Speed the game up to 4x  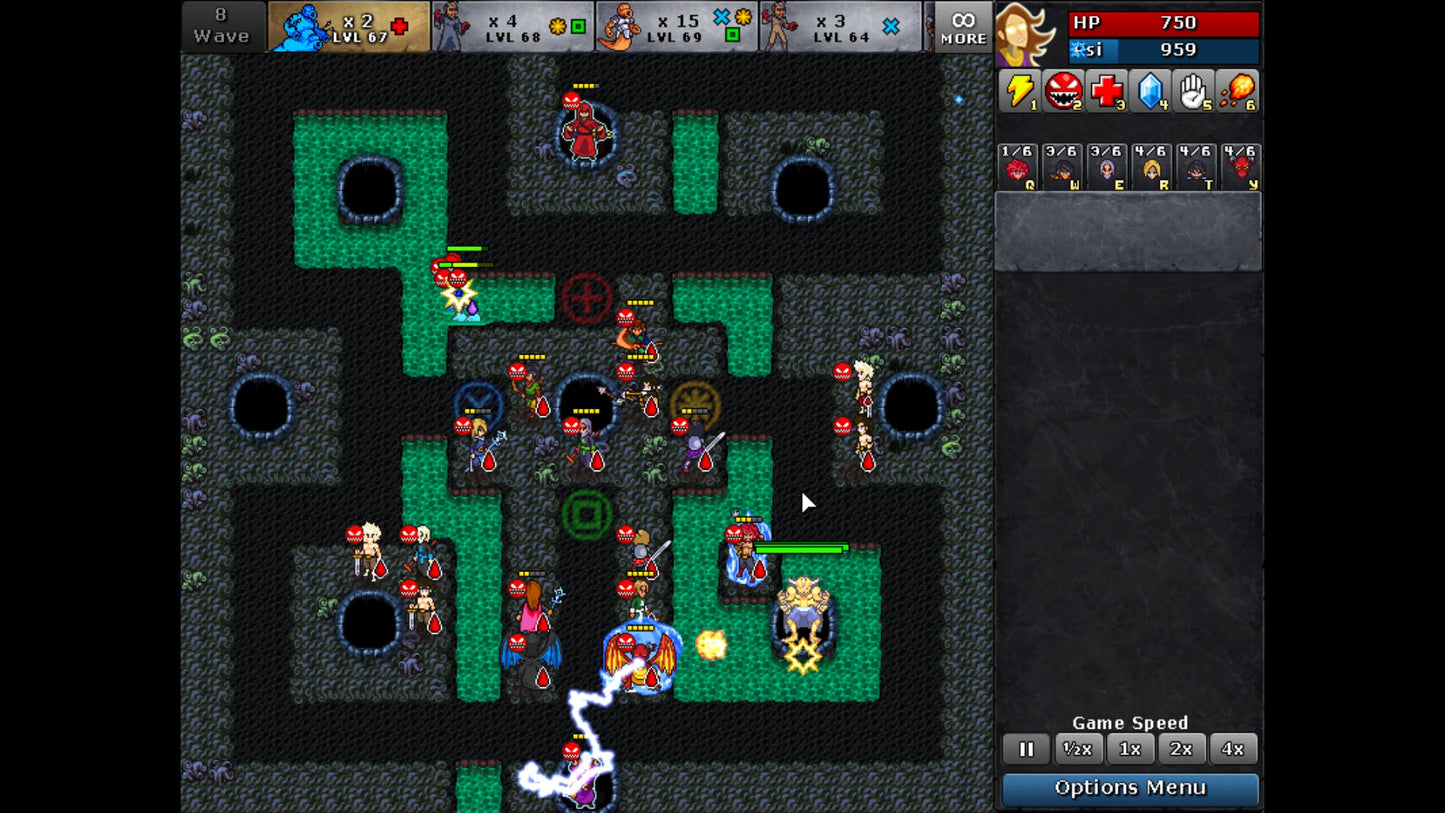tap(1233, 749)
